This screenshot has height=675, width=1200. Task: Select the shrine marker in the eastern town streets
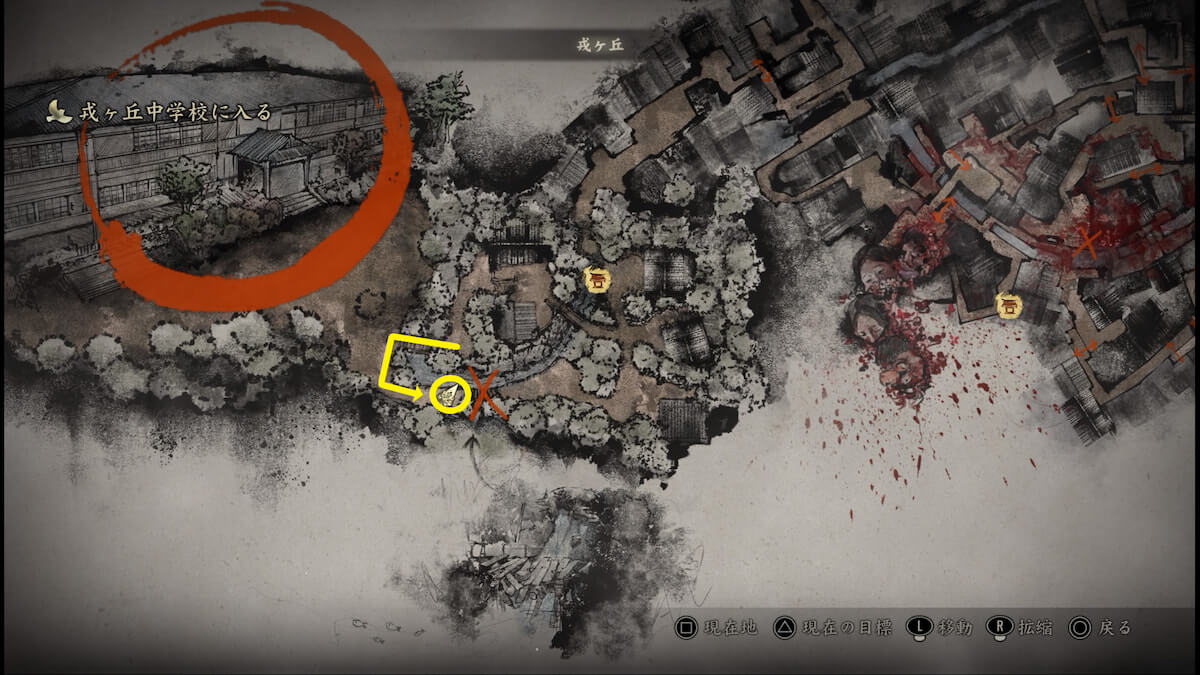point(1010,305)
